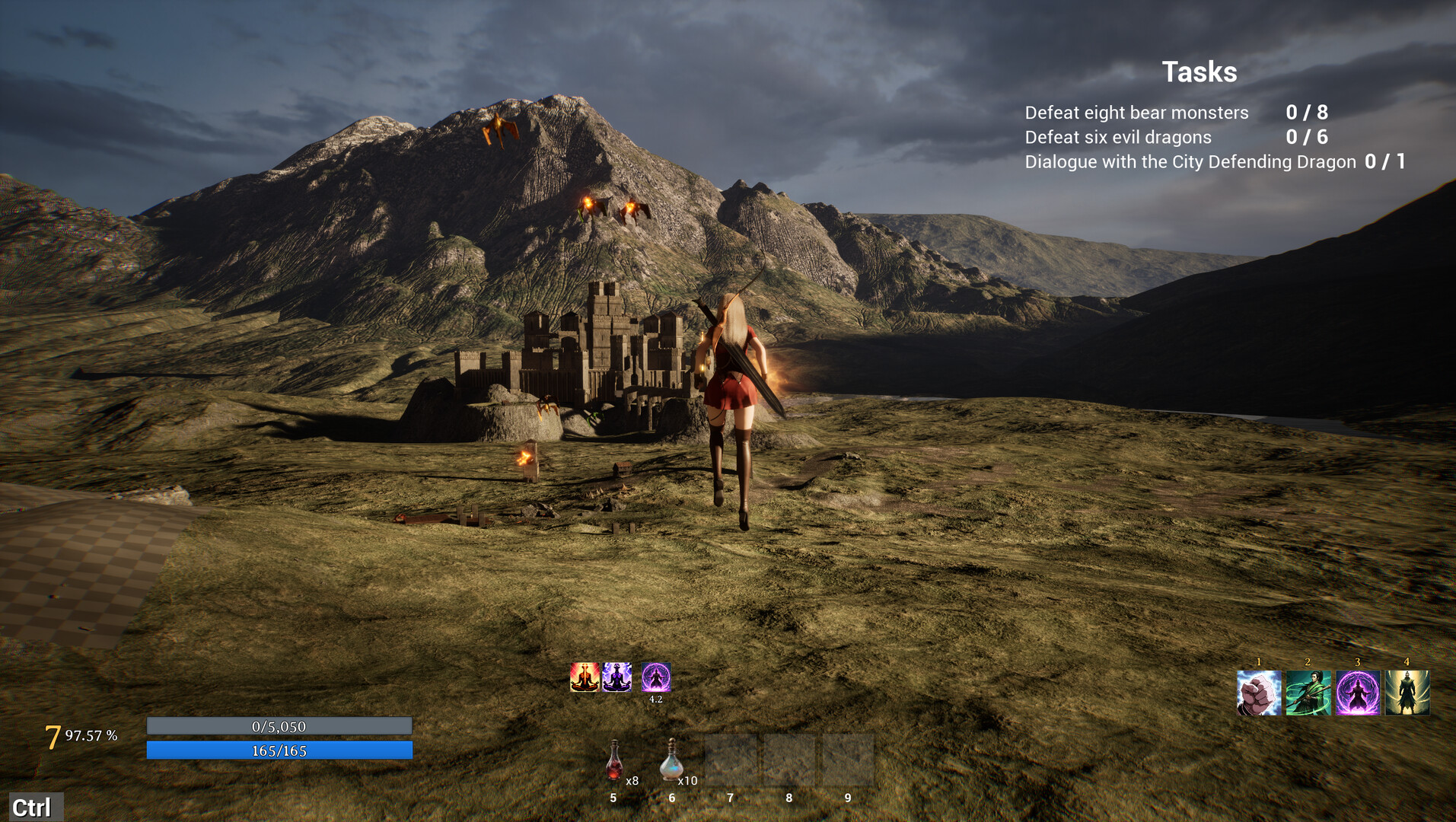Use the white mana potion
1456x822 pixels.
point(671,761)
